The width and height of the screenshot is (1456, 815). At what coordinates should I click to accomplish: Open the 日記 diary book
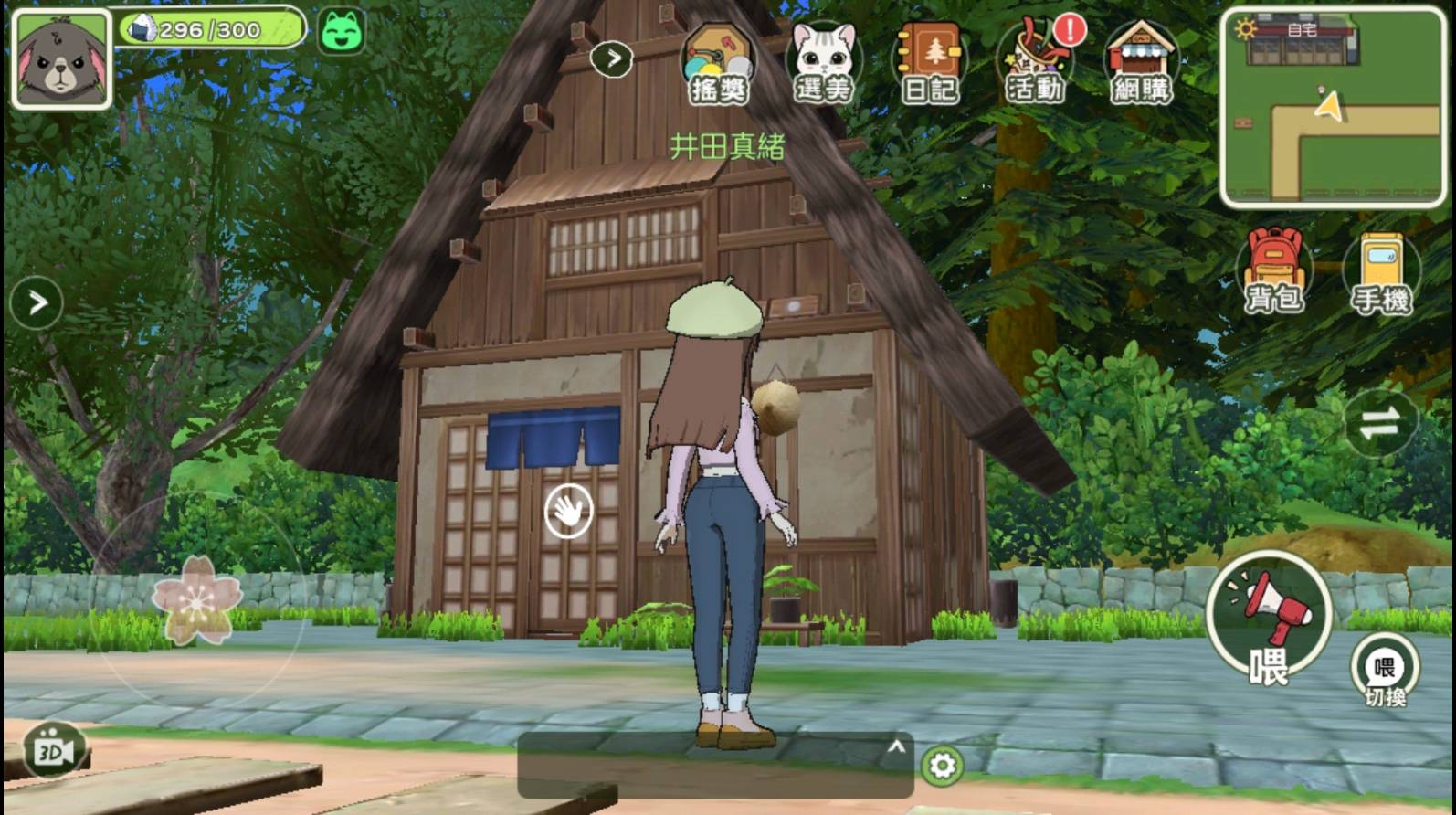[x=929, y=64]
